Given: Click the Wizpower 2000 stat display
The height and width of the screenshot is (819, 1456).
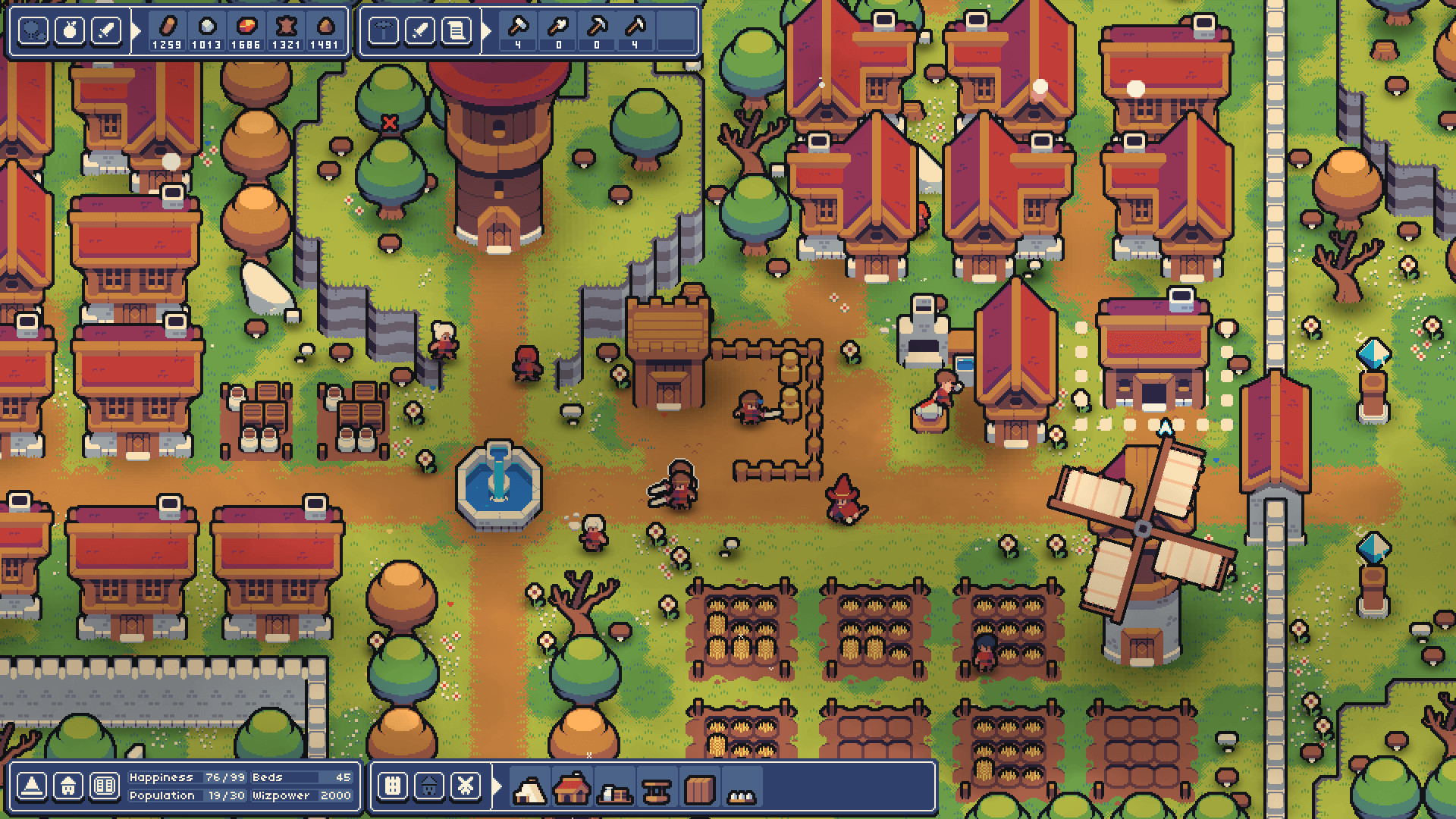Looking at the screenshot, I should 300,795.
